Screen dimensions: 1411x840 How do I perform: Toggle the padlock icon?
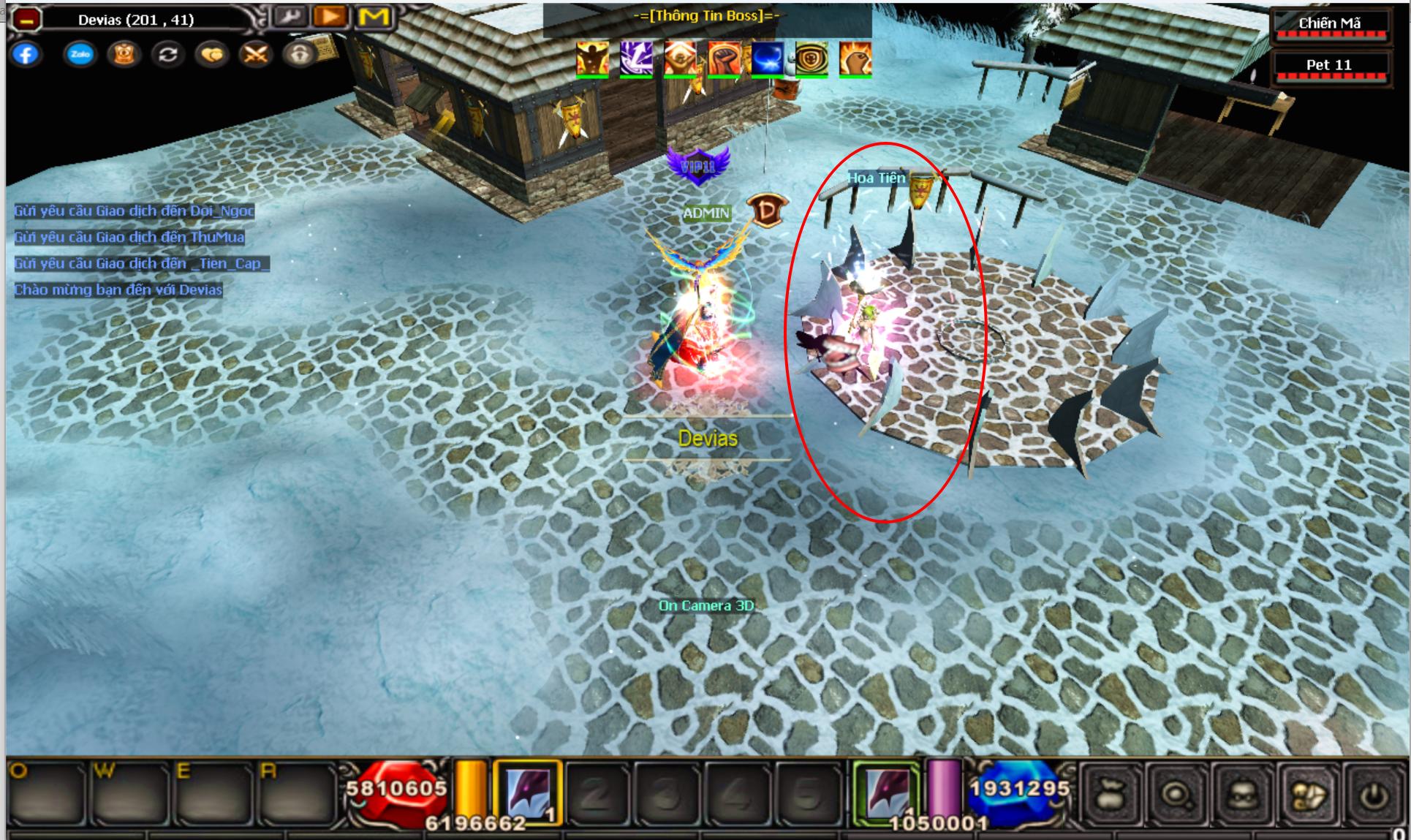click(299, 55)
